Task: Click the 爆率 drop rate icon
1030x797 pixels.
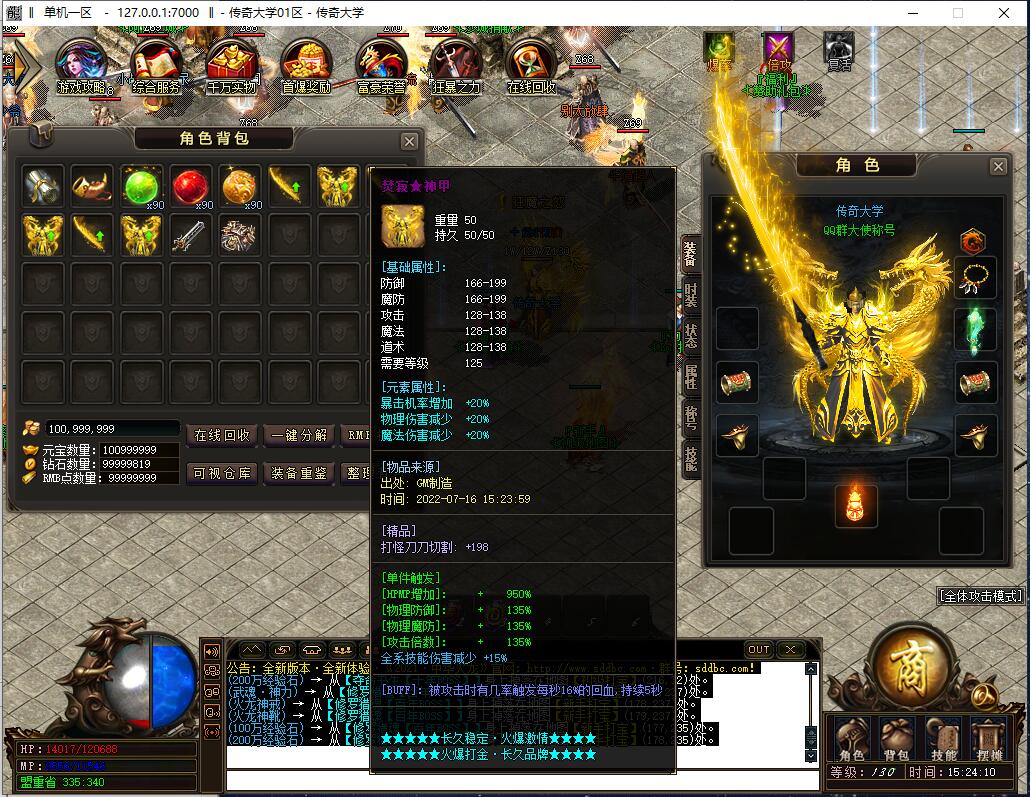Action: [x=719, y=50]
